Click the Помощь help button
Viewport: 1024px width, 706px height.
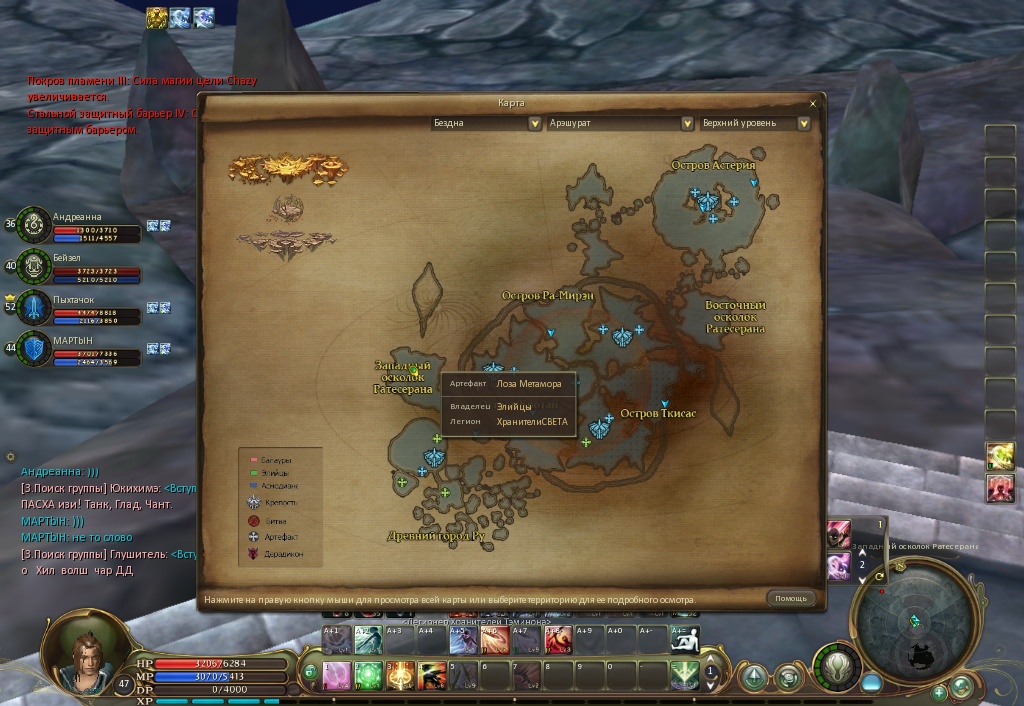(791, 599)
